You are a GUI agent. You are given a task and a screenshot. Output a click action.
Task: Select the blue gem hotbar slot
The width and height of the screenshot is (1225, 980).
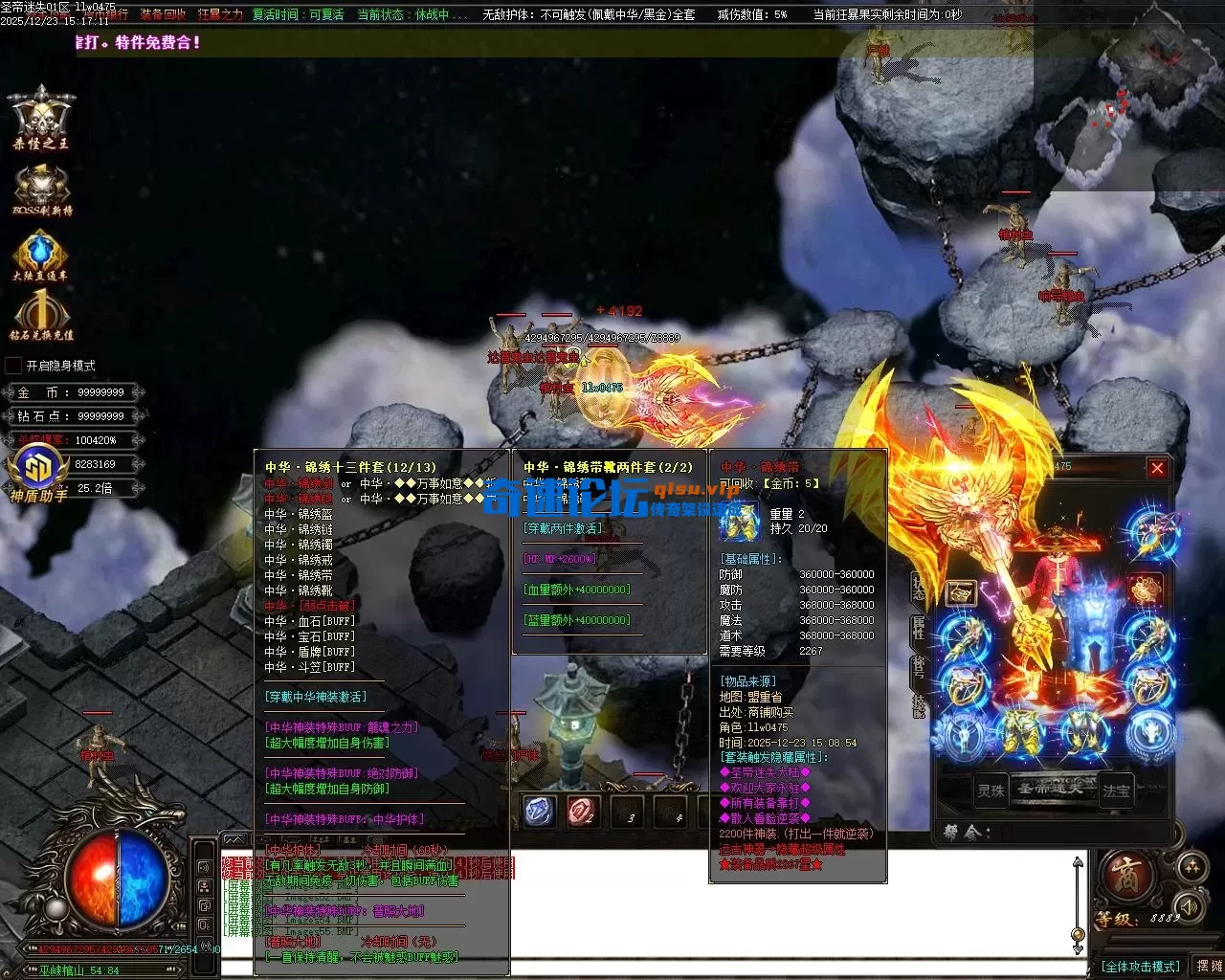tap(540, 812)
